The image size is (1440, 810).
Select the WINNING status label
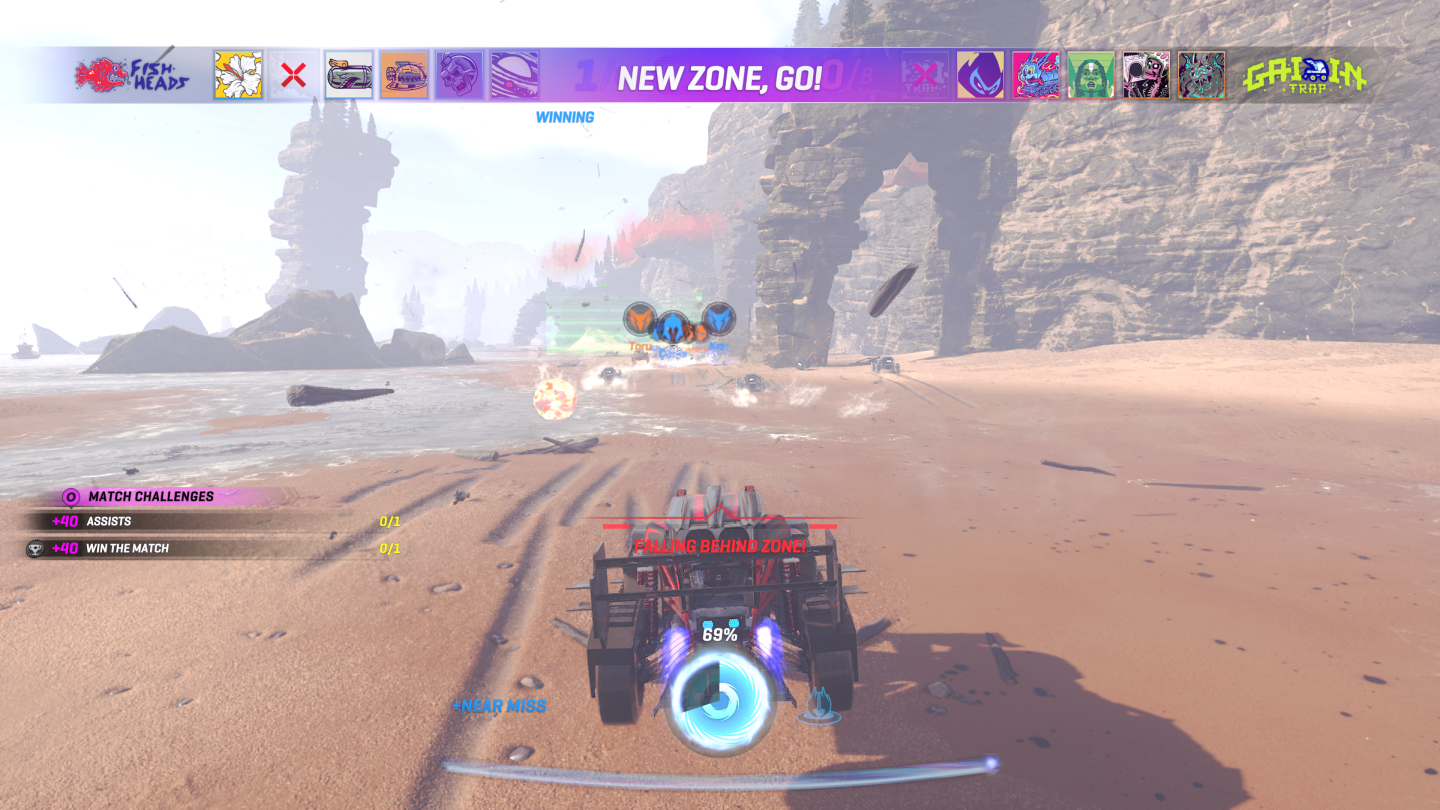click(565, 116)
